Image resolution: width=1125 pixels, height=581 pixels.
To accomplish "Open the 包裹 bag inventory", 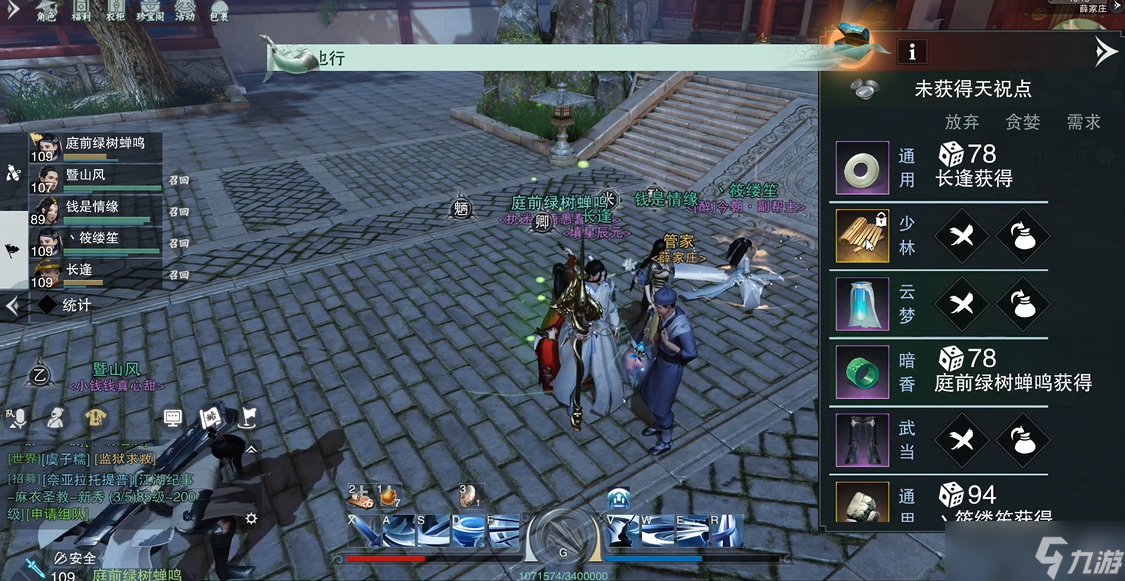I will tap(219, 11).
